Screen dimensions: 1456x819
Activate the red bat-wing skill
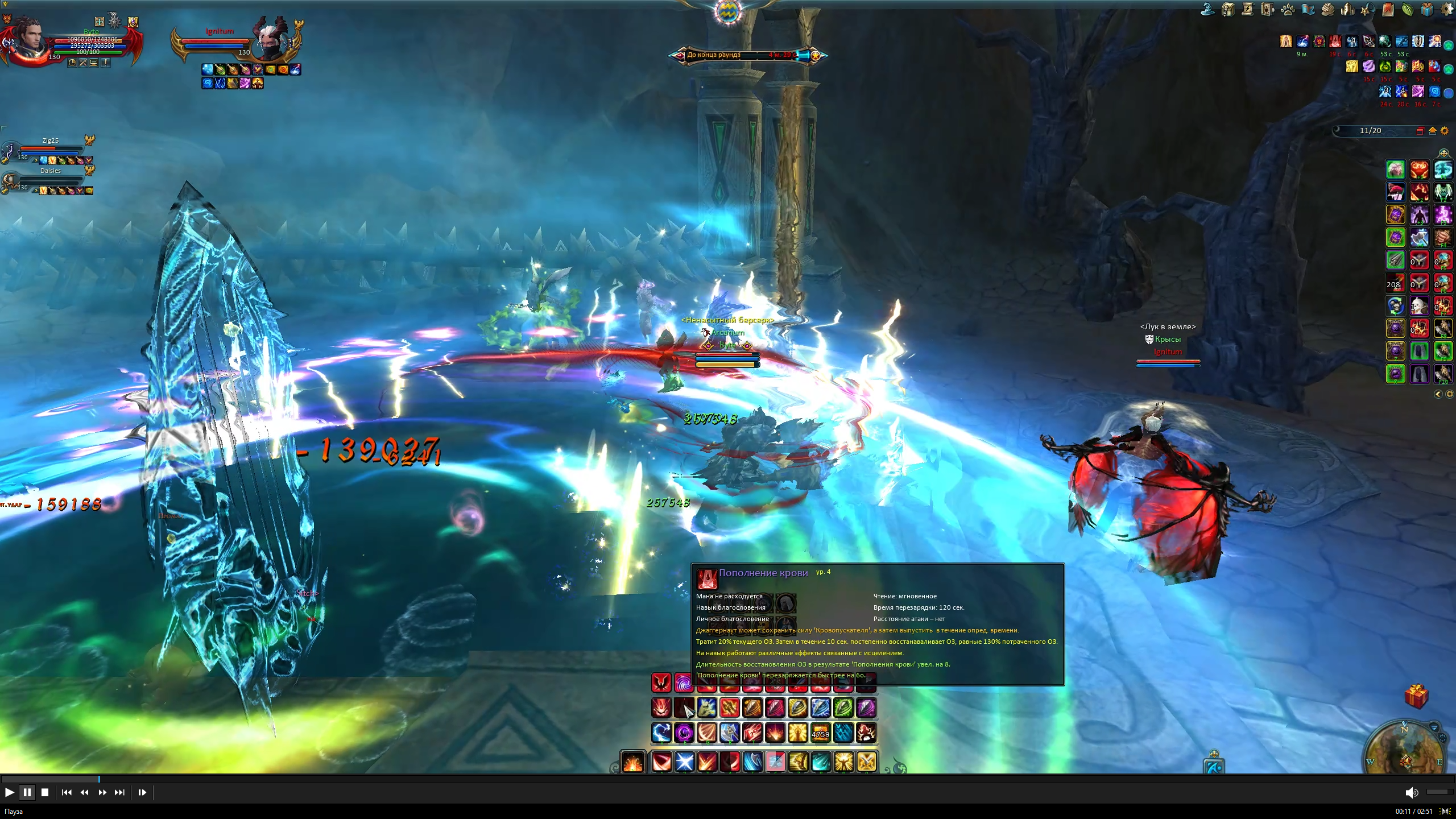coord(661,682)
